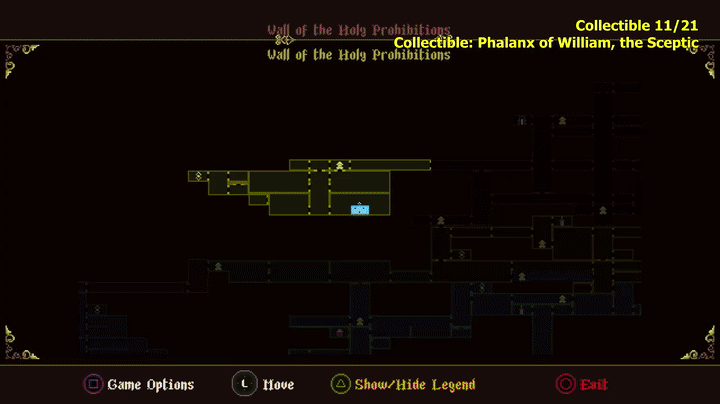Toggle the Show/Hide Legend option
Screen dimensions: 720x404
pyautogui.click(x=403, y=384)
